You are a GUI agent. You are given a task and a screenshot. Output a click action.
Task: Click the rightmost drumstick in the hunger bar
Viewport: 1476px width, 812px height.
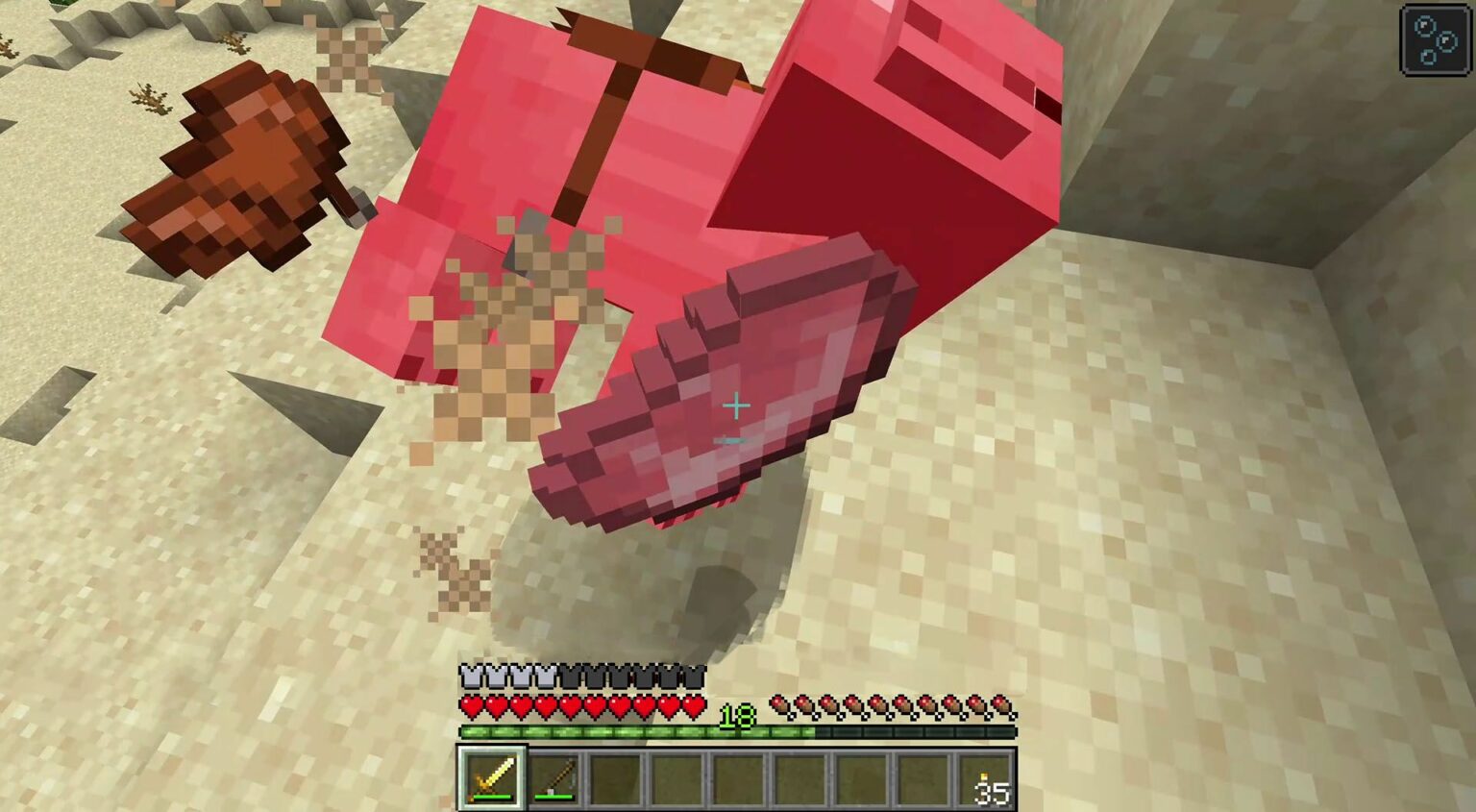(1003, 702)
